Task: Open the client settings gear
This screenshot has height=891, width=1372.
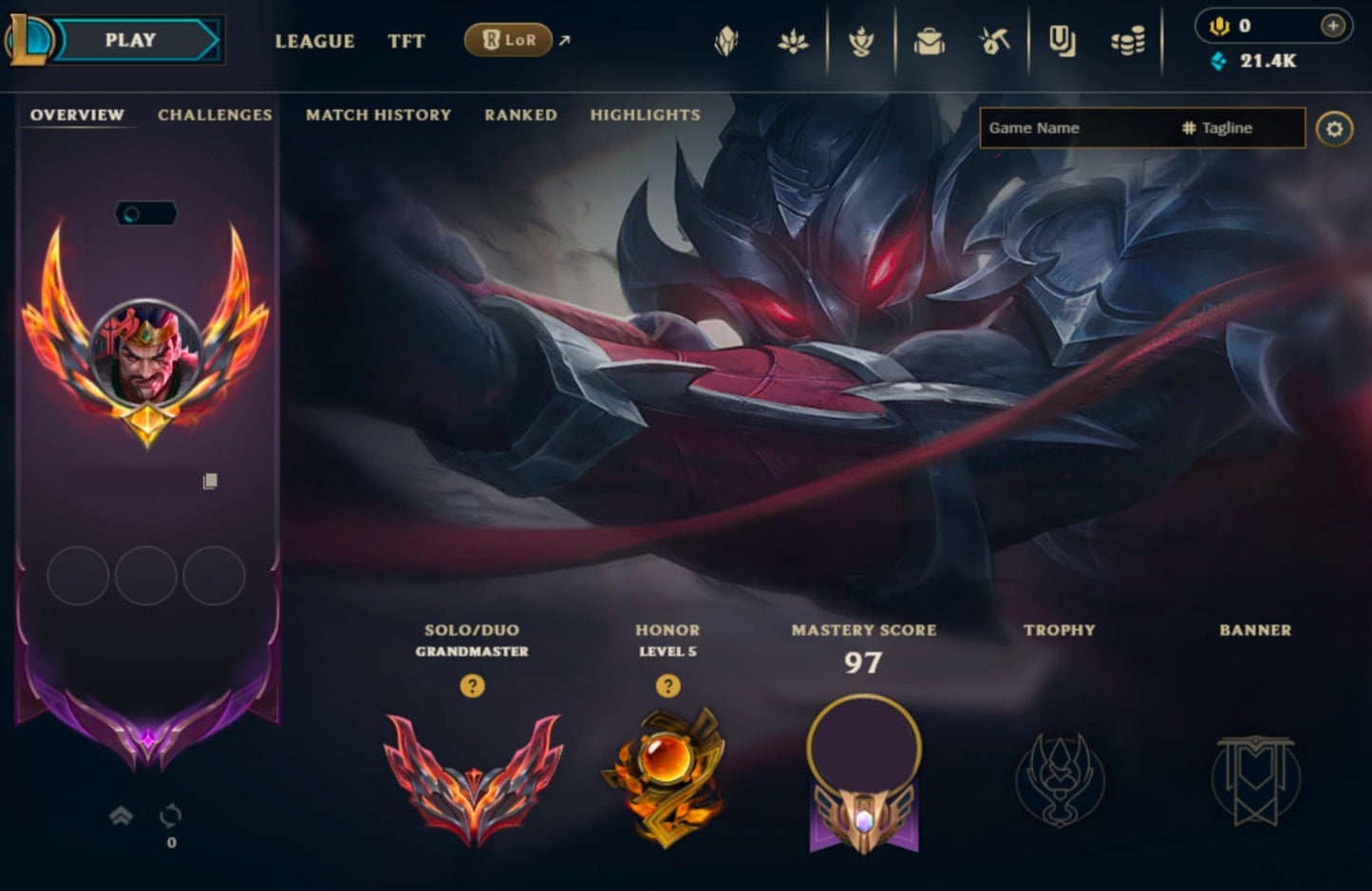Action: tap(1335, 127)
